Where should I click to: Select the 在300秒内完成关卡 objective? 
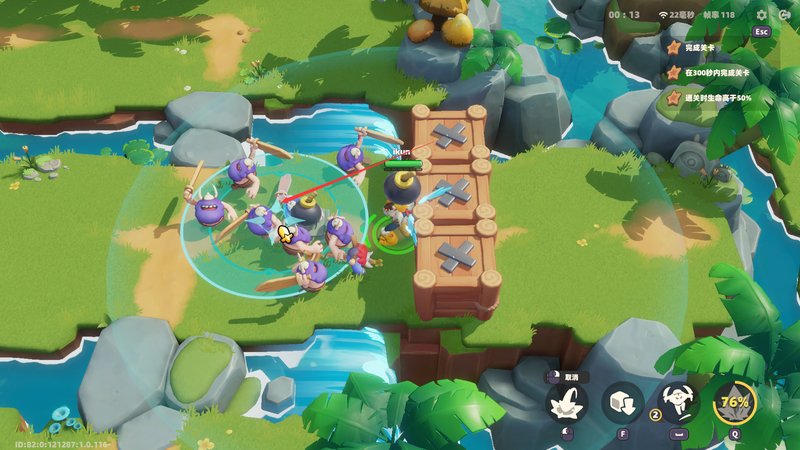(715, 73)
